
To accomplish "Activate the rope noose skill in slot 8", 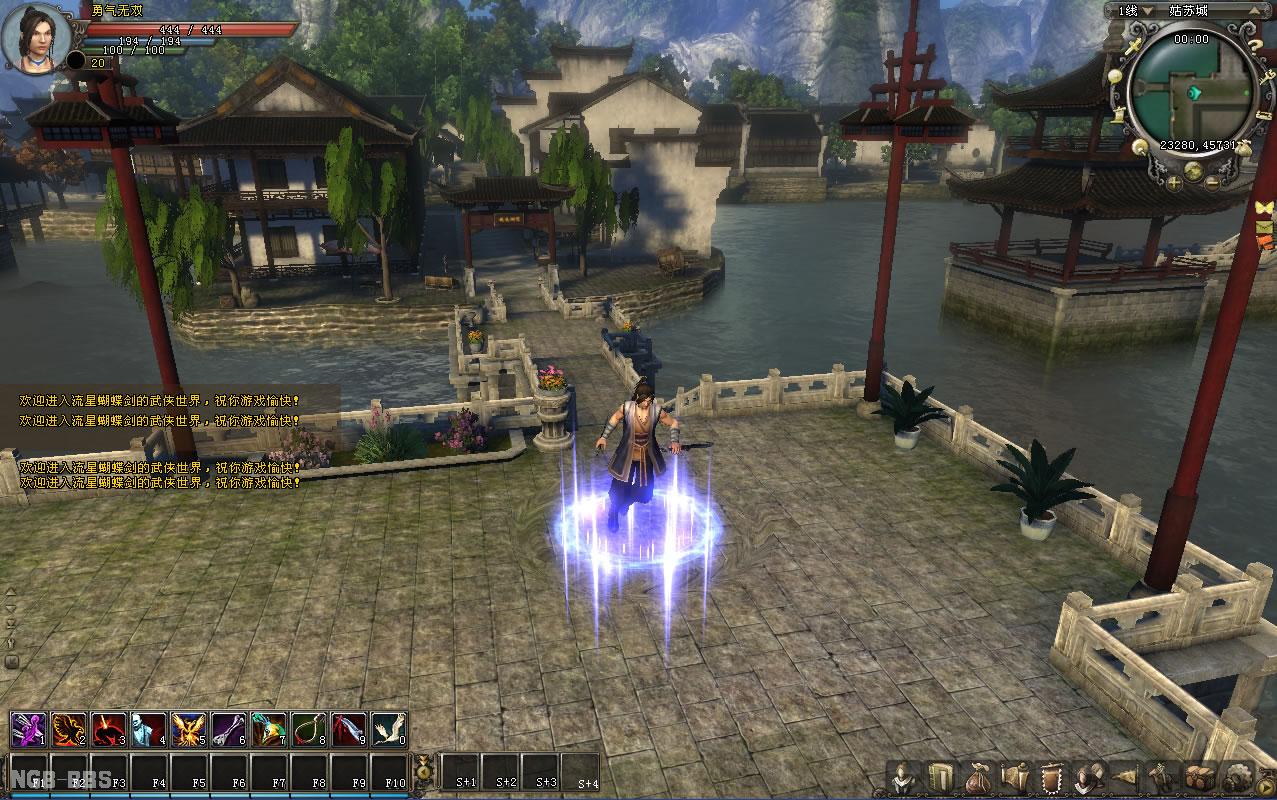I will (x=308, y=730).
